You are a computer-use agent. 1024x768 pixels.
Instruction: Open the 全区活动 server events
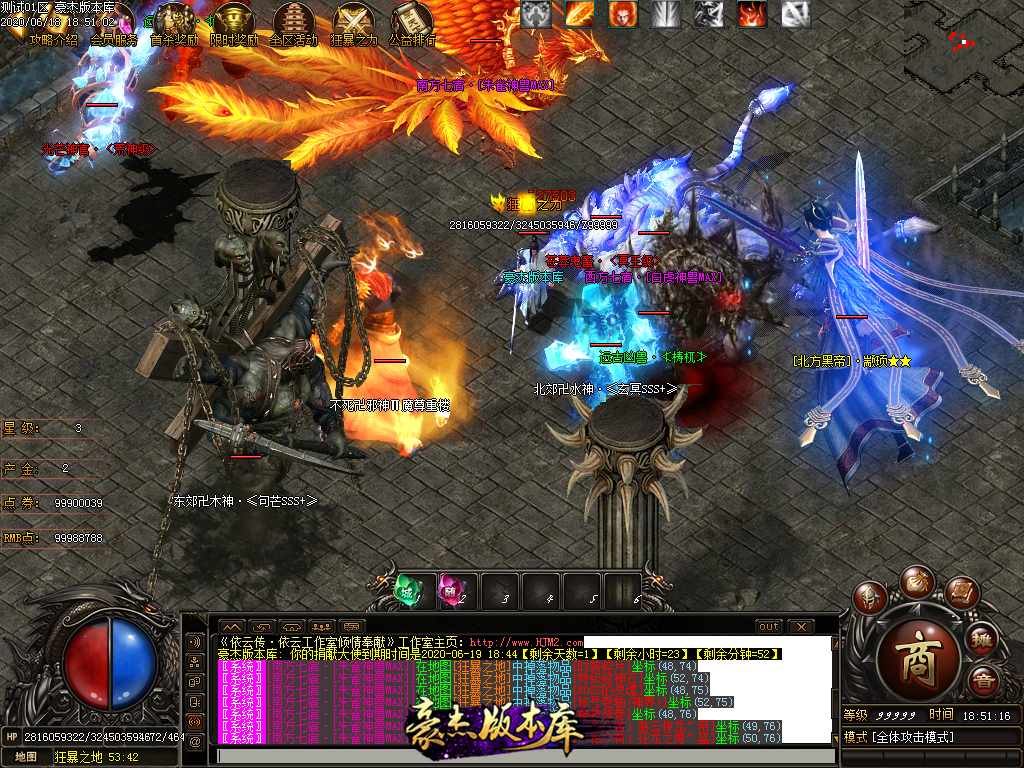click(x=294, y=24)
